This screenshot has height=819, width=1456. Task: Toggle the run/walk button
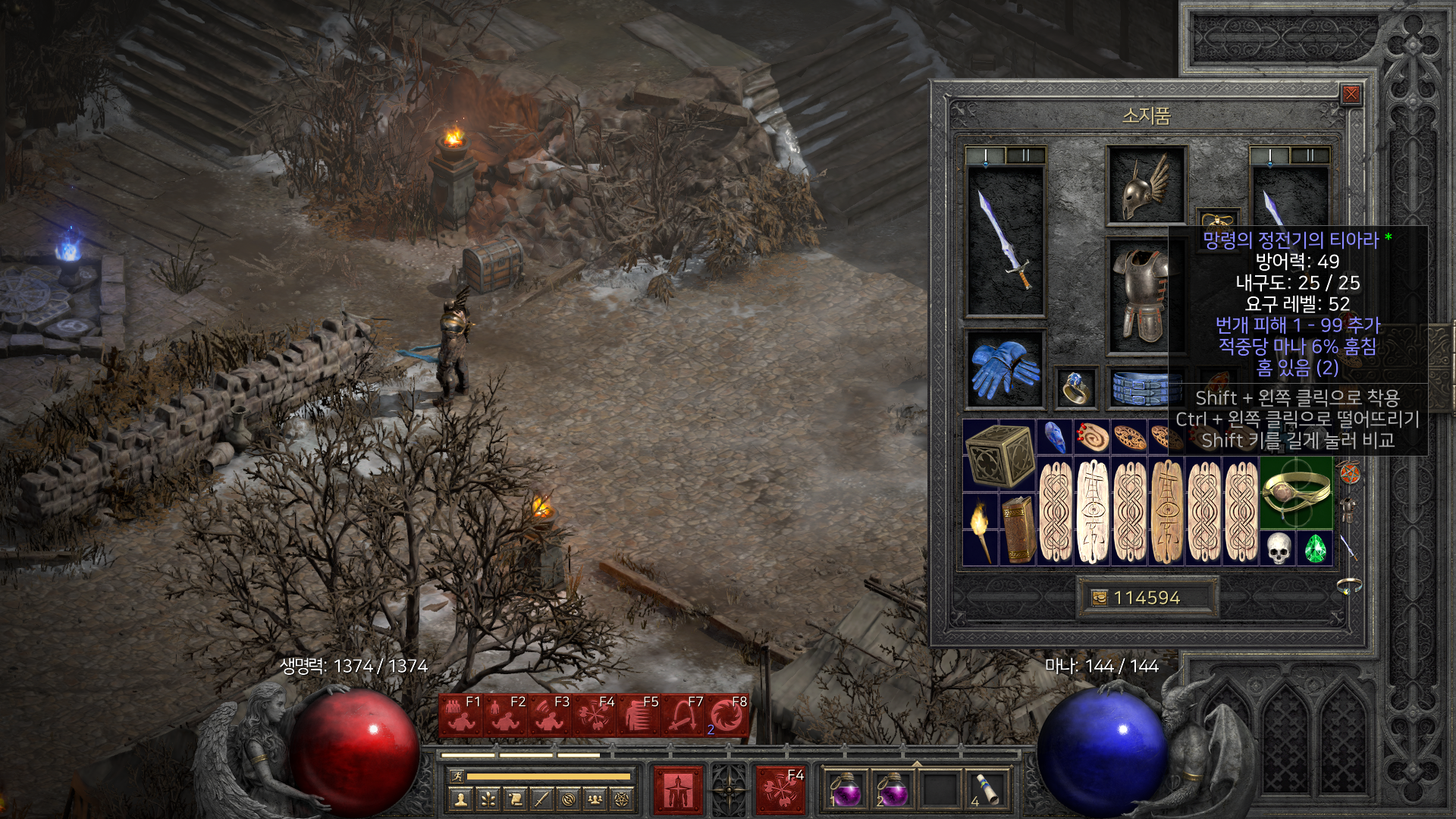point(456,776)
